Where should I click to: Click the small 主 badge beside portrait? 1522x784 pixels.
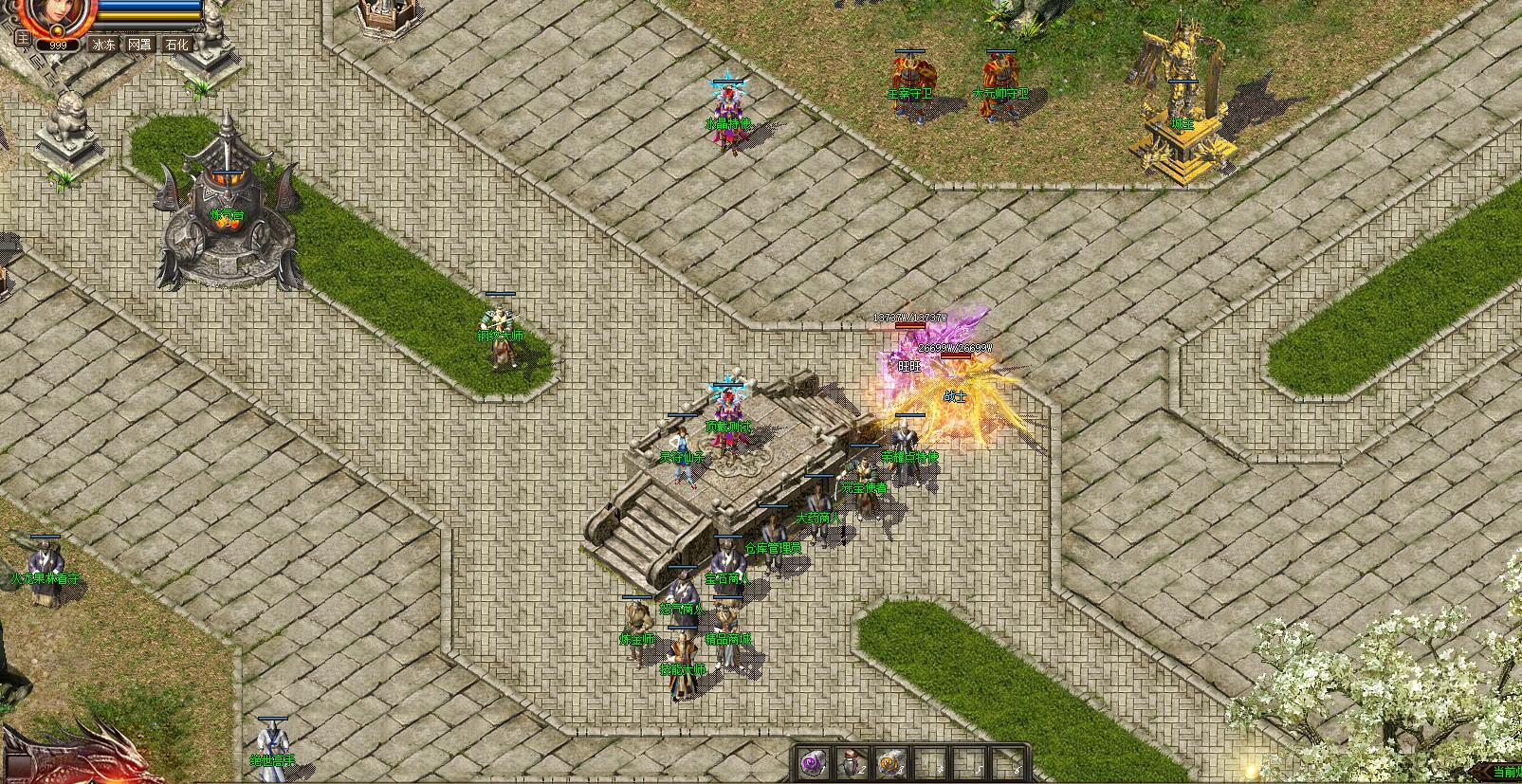25,39
